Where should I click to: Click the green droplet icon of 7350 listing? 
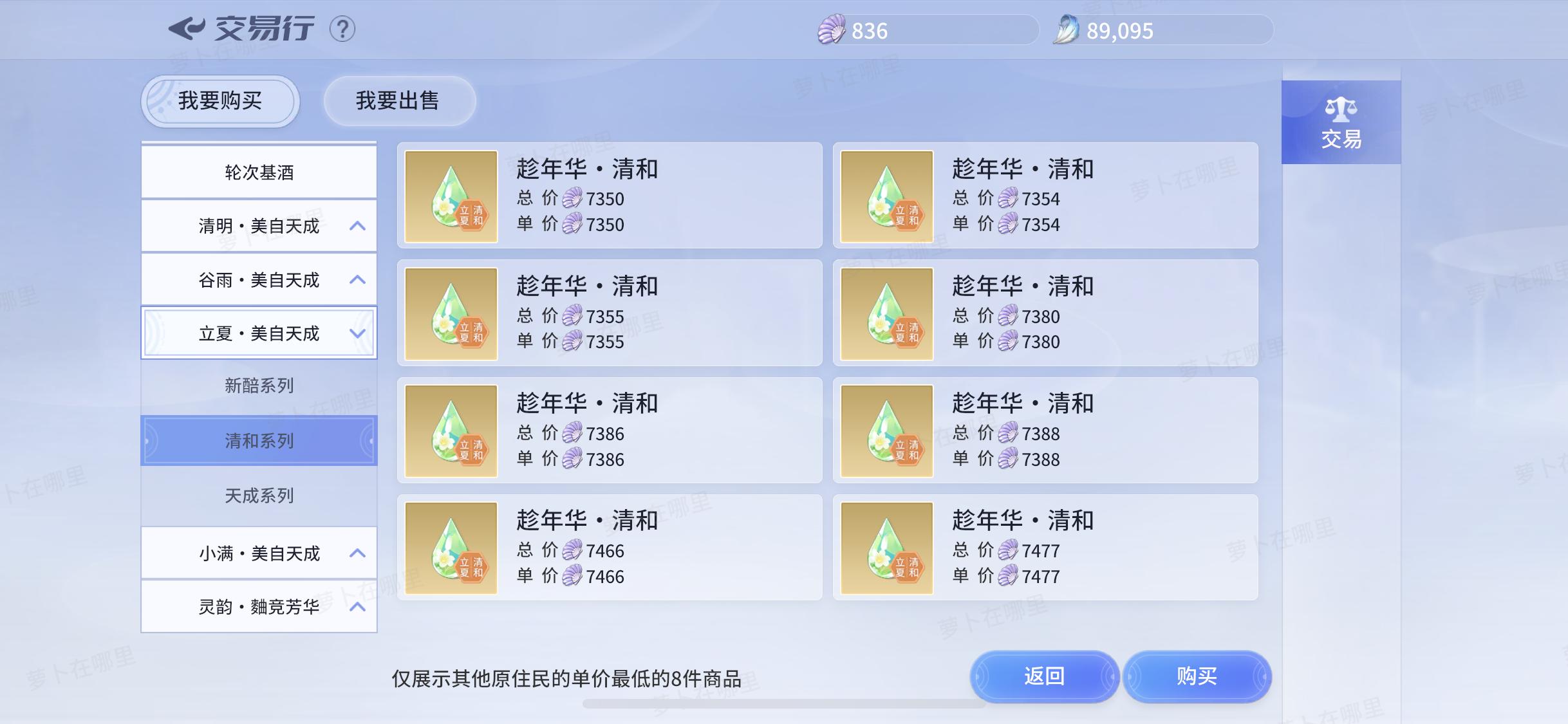(451, 196)
